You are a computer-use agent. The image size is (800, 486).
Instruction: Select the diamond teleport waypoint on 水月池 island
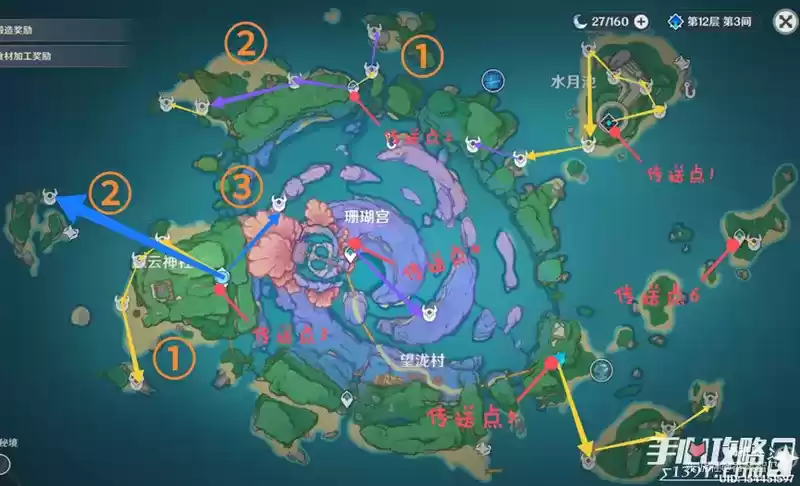[x=611, y=122]
